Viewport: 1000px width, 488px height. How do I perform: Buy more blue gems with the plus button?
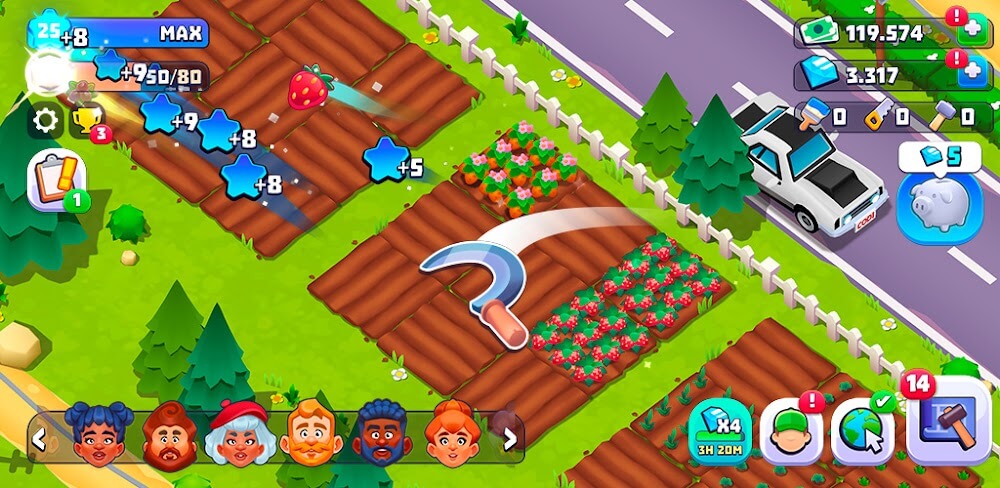click(971, 74)
